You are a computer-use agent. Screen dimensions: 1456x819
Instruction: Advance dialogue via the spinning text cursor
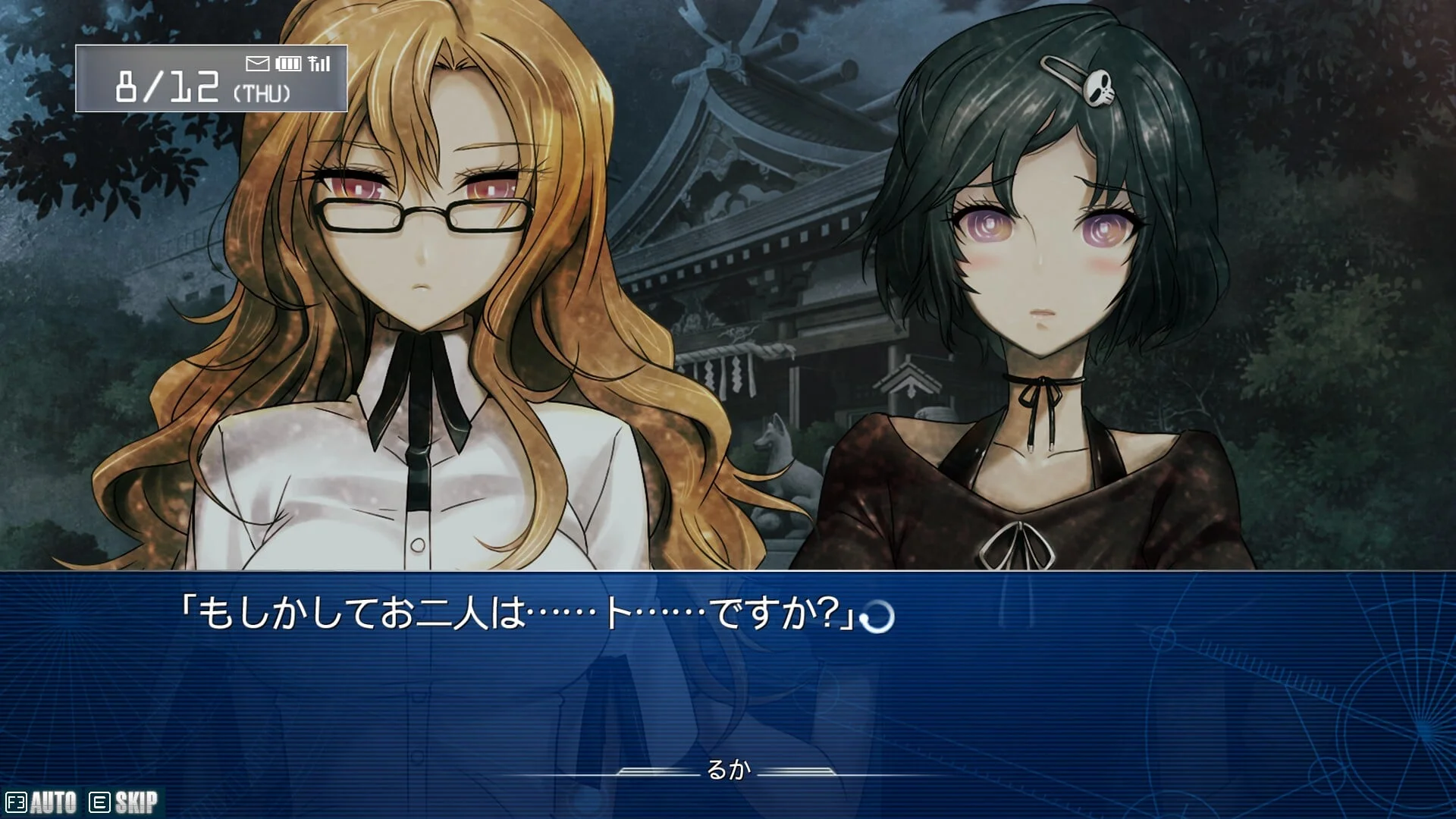pyautogui.click(x=878, y=617)
